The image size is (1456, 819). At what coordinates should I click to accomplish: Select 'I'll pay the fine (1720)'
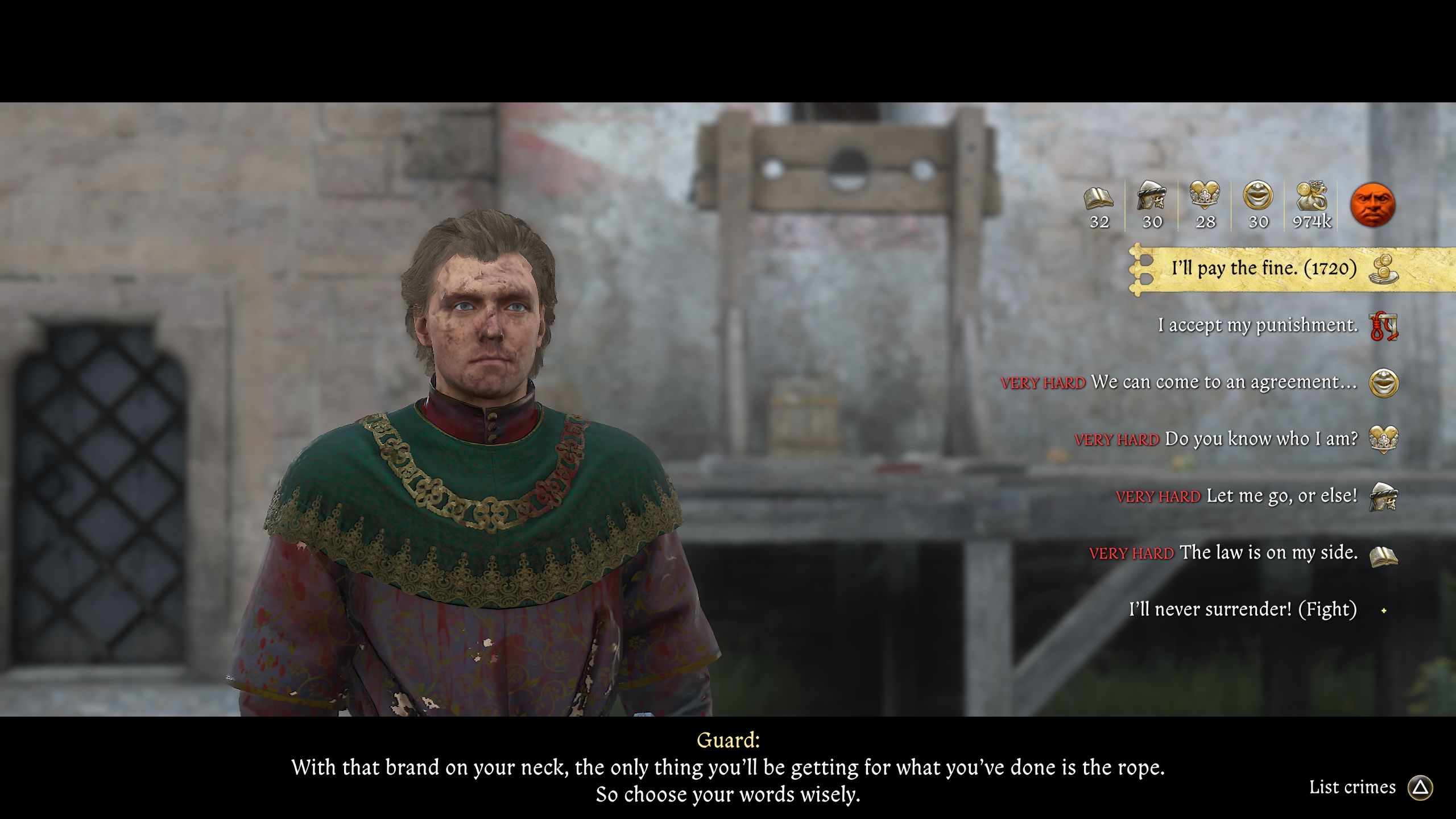tap(1263, 267)
